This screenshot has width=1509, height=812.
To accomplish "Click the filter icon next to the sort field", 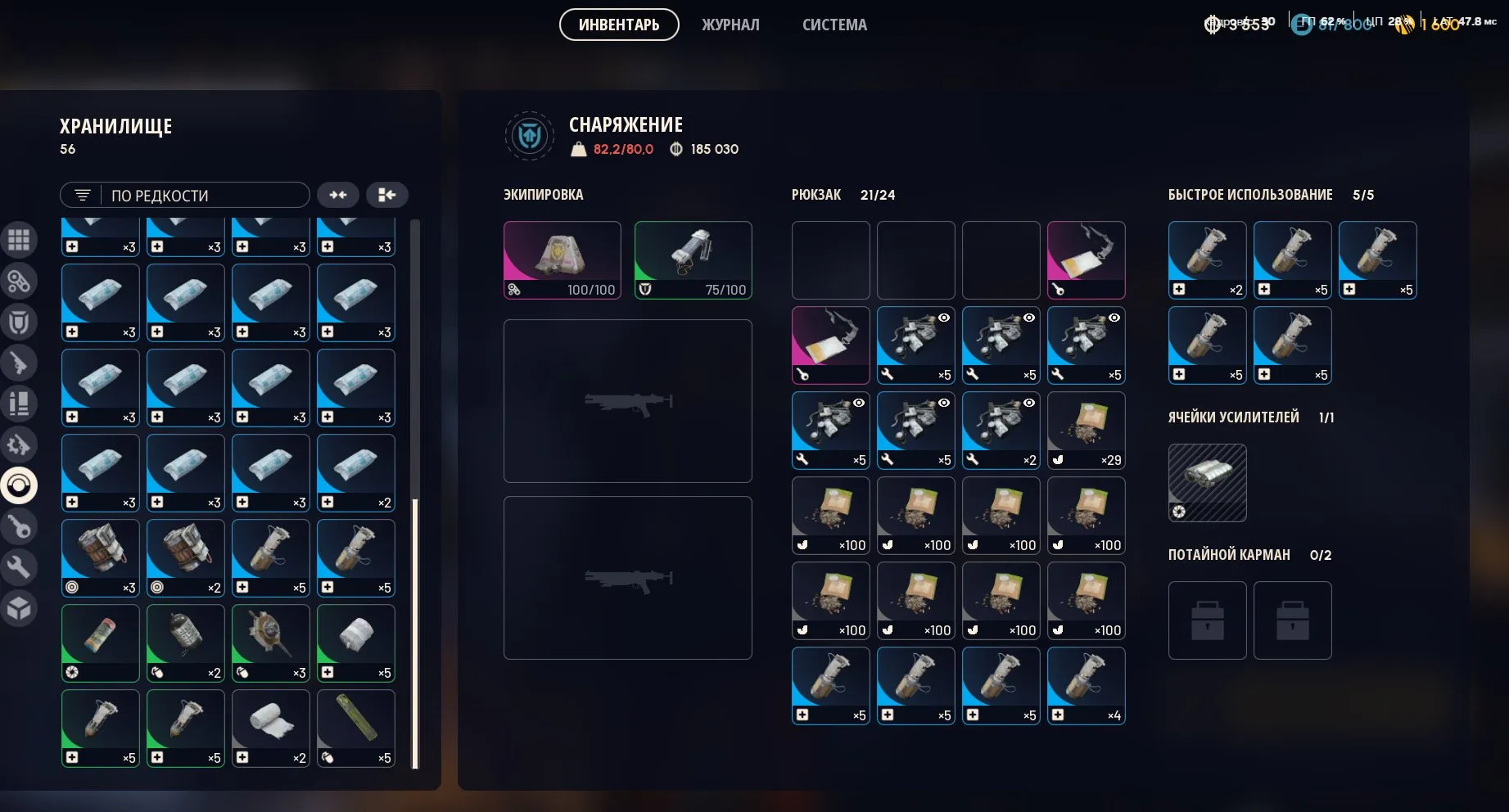I will tap(82, 195).
